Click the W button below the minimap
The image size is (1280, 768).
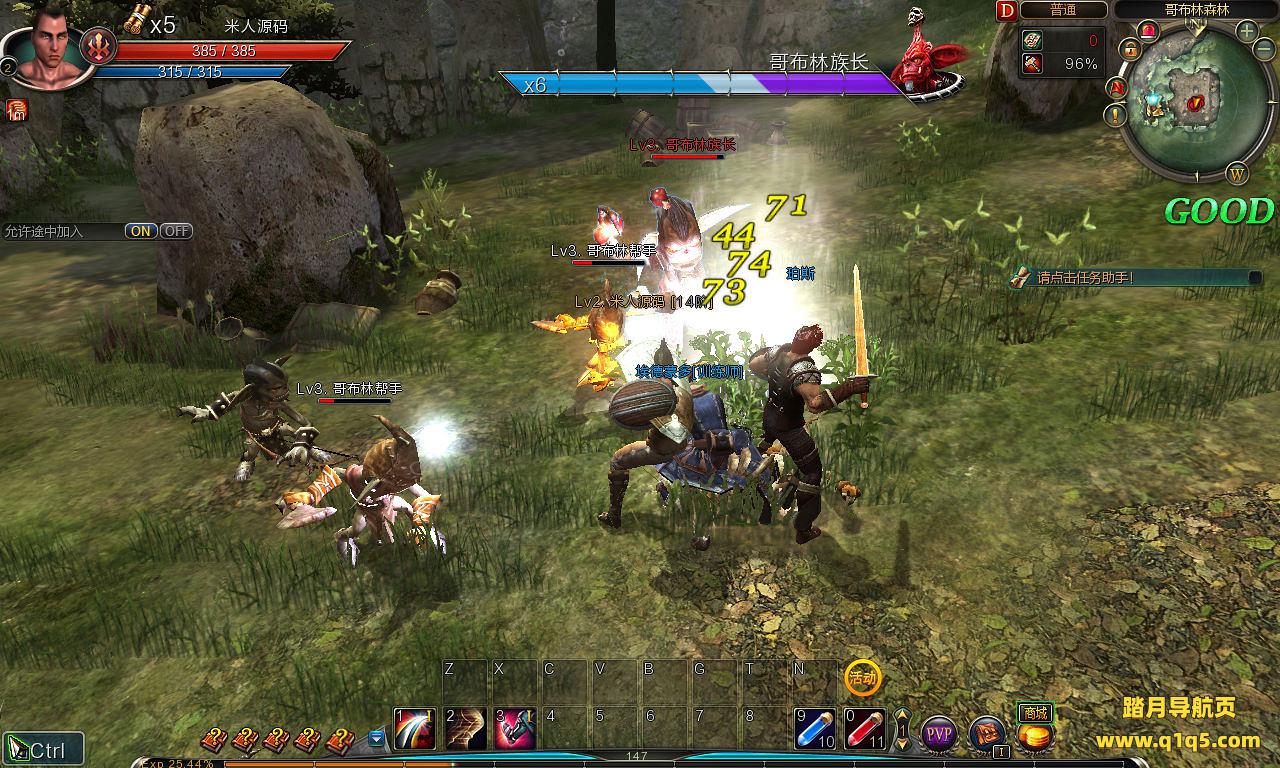click(1238, 174)
